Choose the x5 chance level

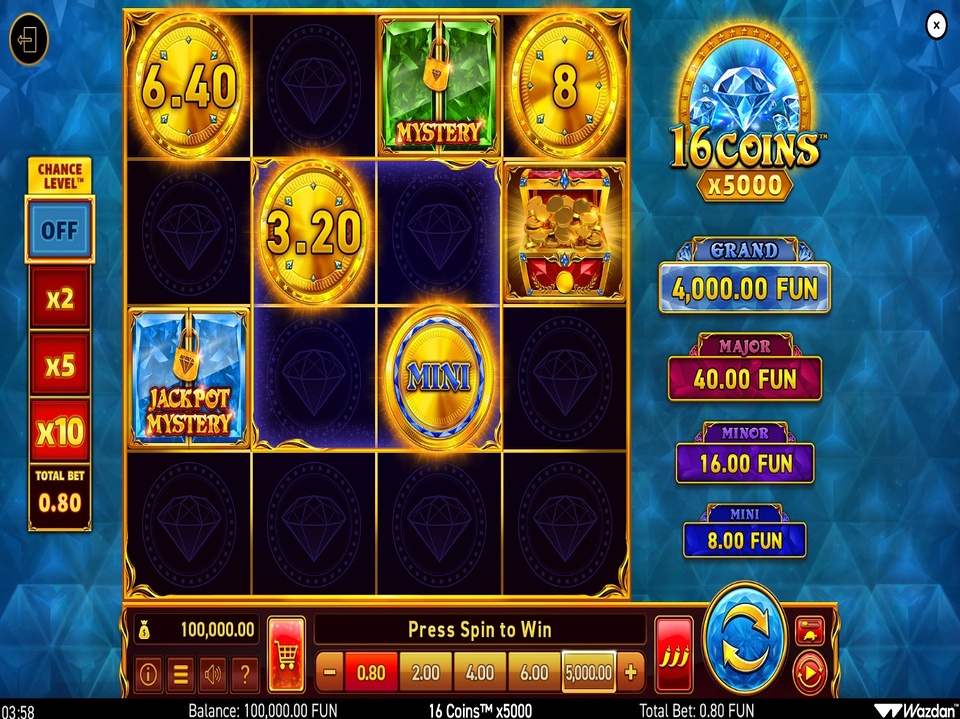pos(60,365)
